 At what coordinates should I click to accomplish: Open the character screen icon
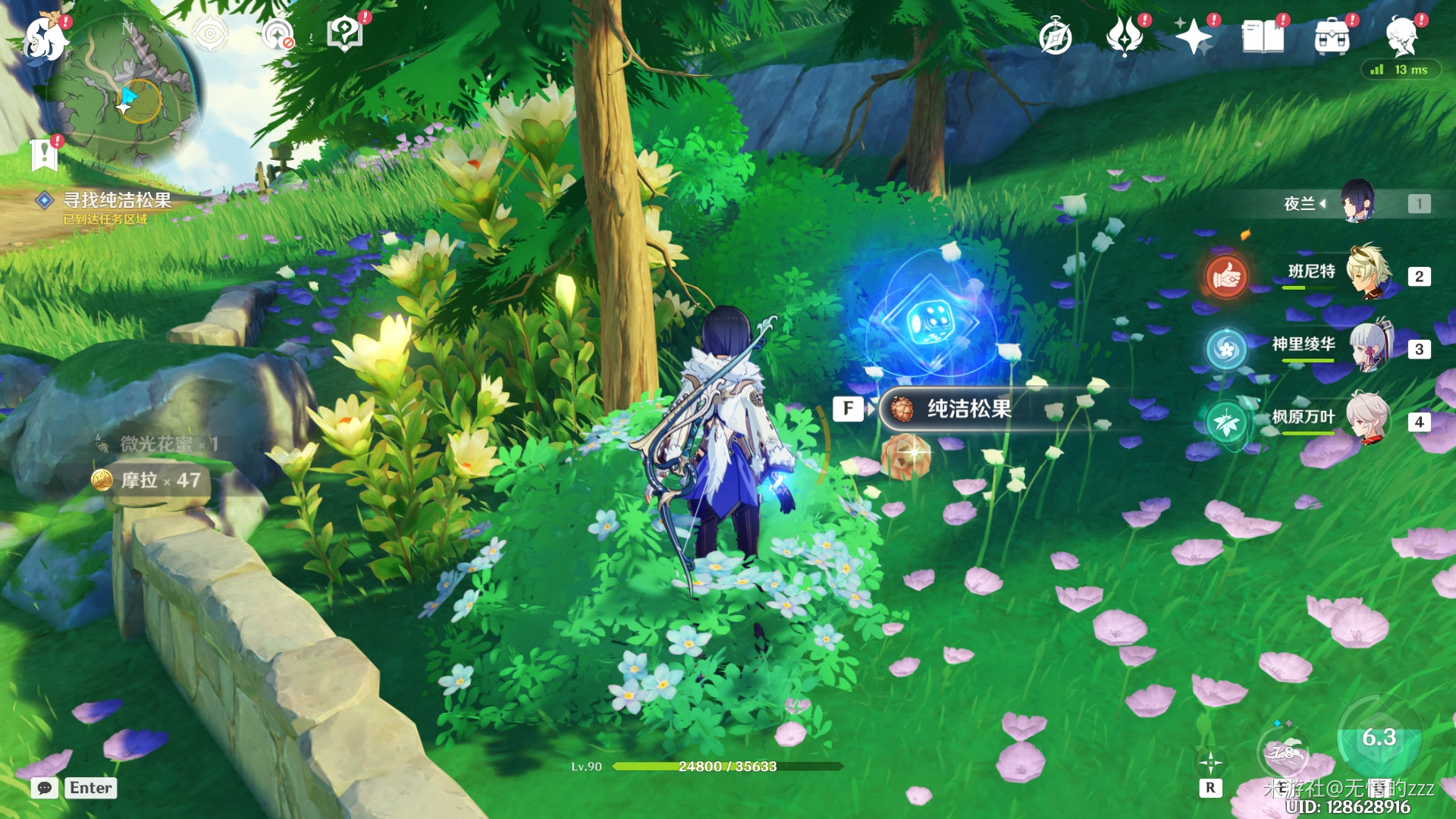click(x=1401, y=37)
